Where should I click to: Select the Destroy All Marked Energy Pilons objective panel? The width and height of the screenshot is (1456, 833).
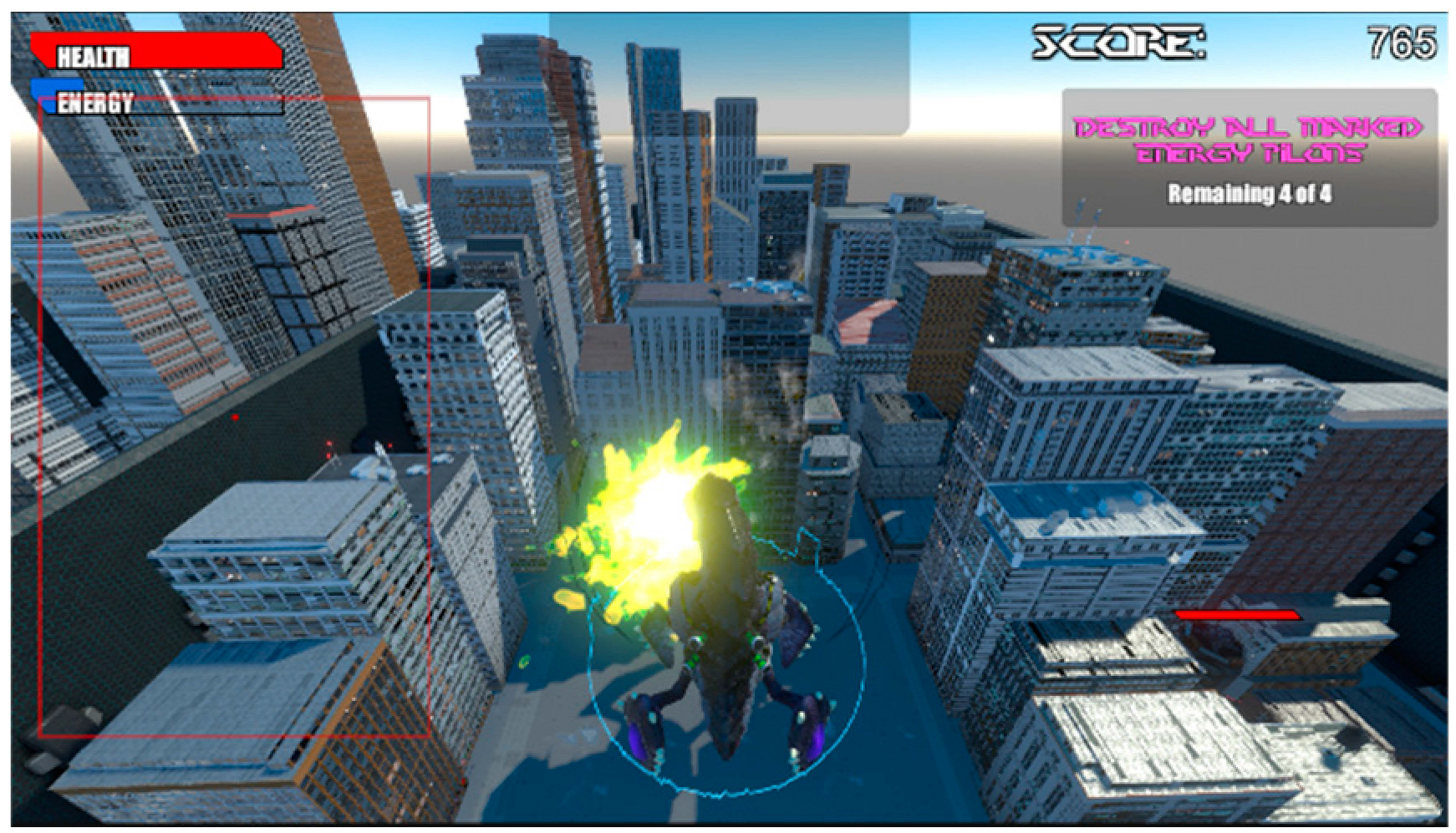tap(1249, 159)
